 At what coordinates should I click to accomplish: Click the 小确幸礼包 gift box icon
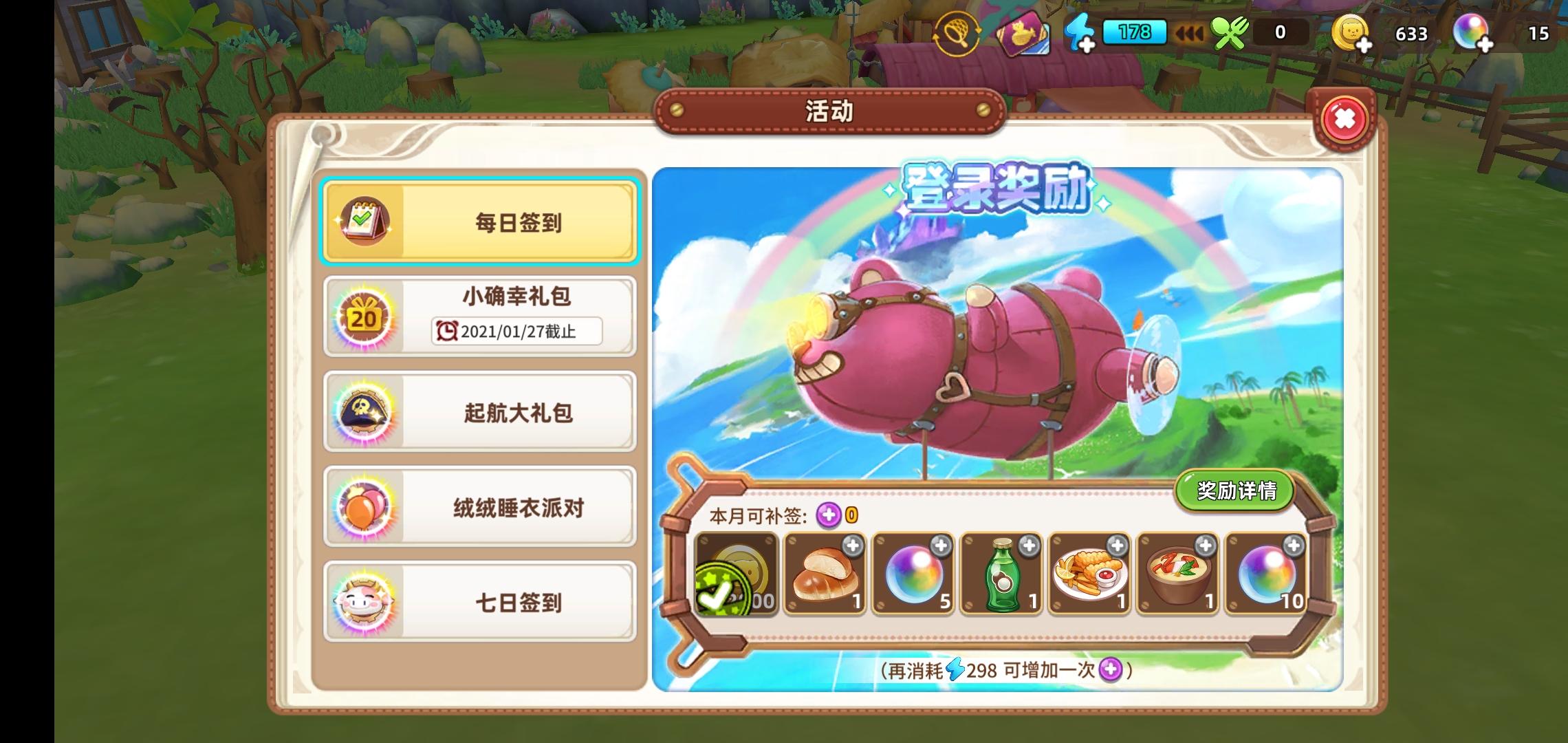[363, 318]
